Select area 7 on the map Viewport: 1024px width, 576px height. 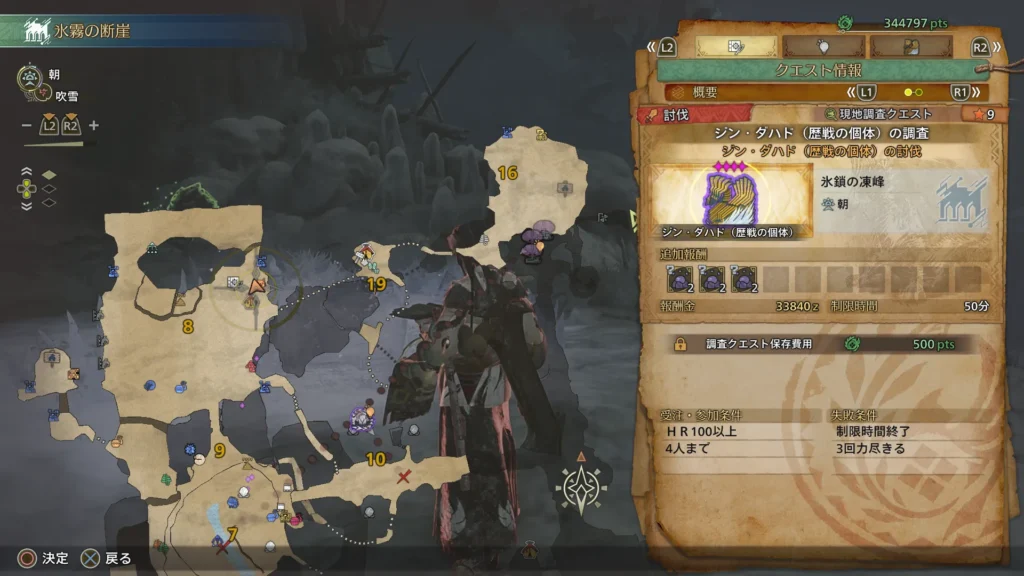232,535
